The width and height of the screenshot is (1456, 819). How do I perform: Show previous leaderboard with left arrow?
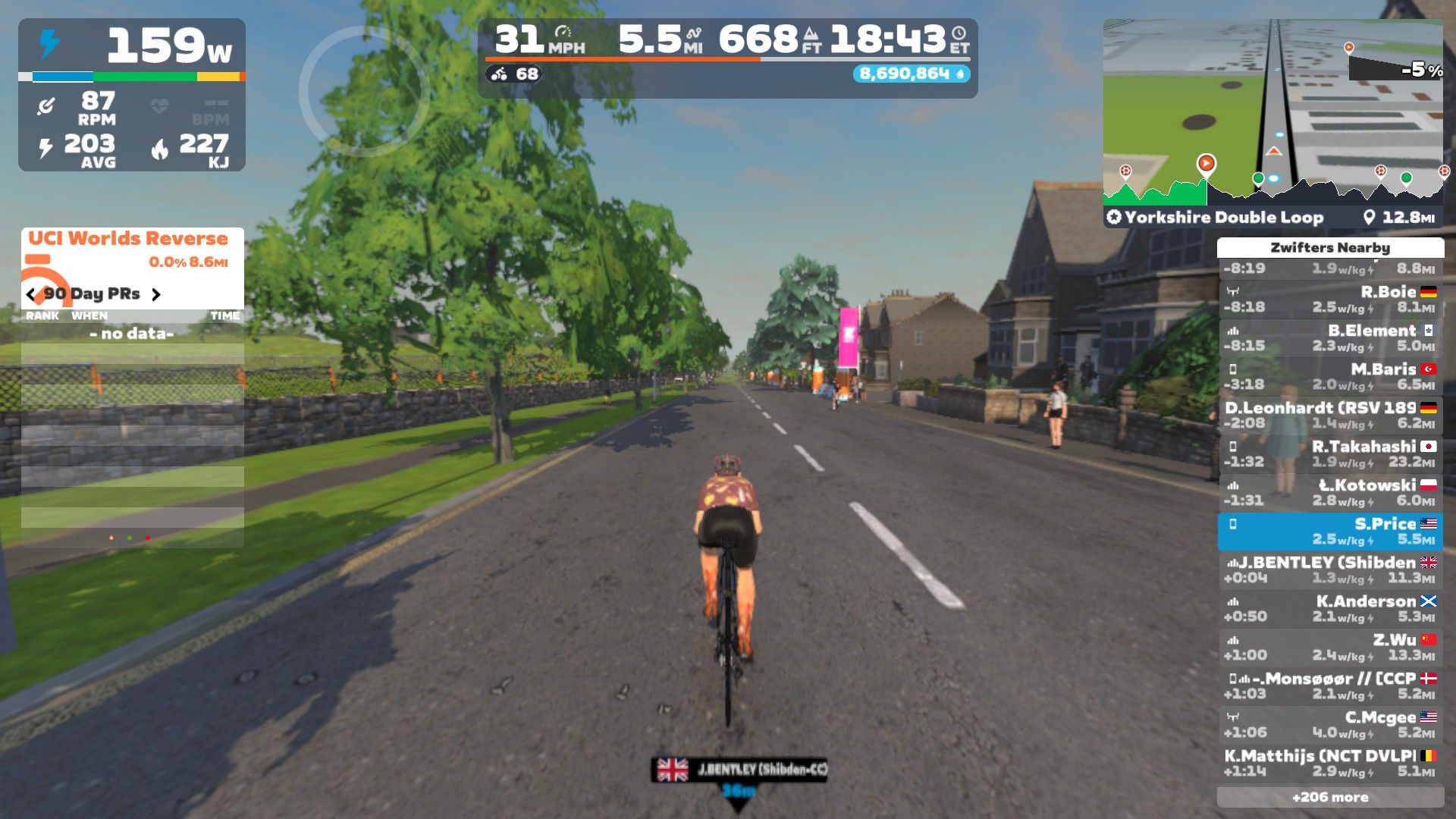click(x=30, y=294)
